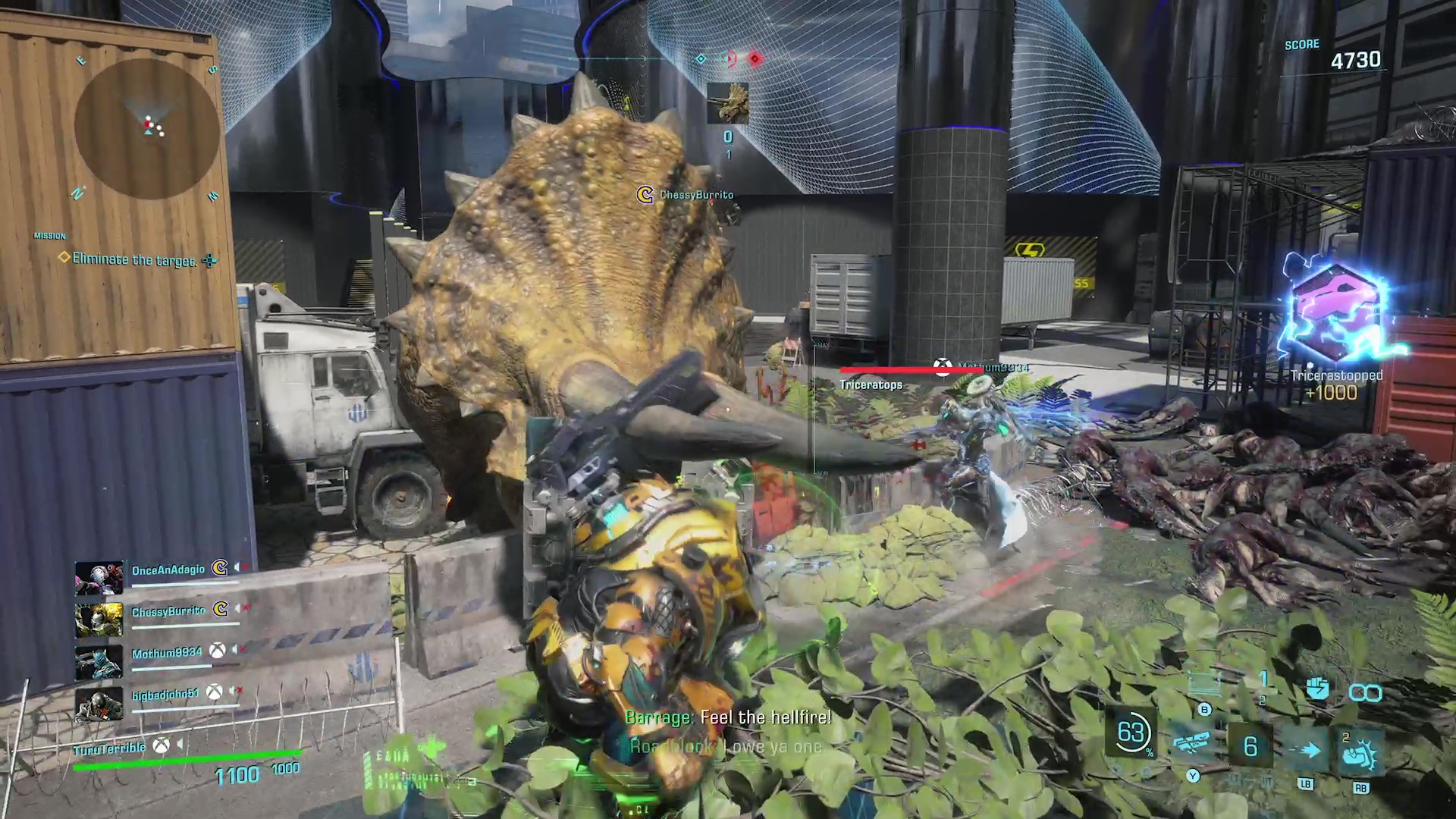Activate the punch impact ability
Screen dimensions: 1456x819
pos(1360,751)
